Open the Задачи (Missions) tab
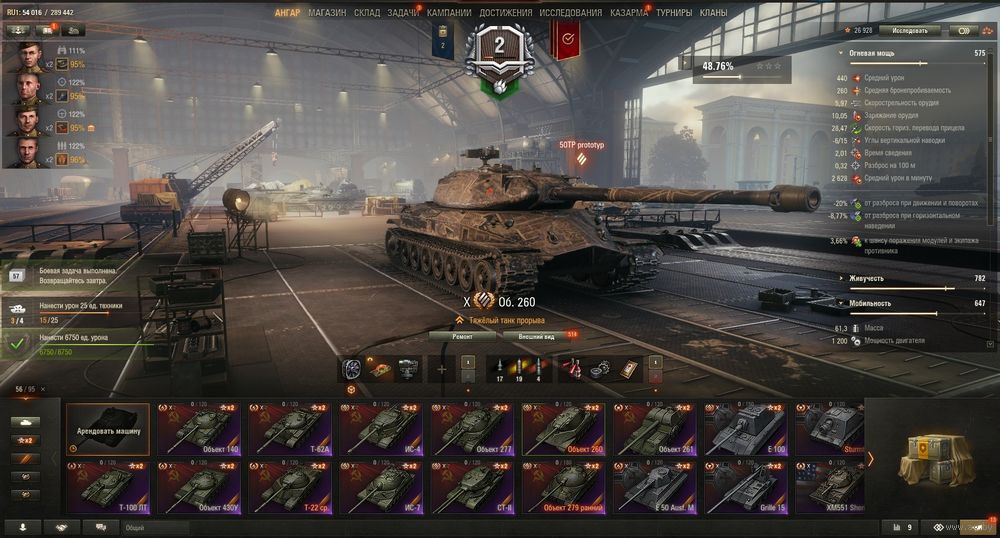The height and width of the screenshot is (538, 1000). (x=403, y=13)
